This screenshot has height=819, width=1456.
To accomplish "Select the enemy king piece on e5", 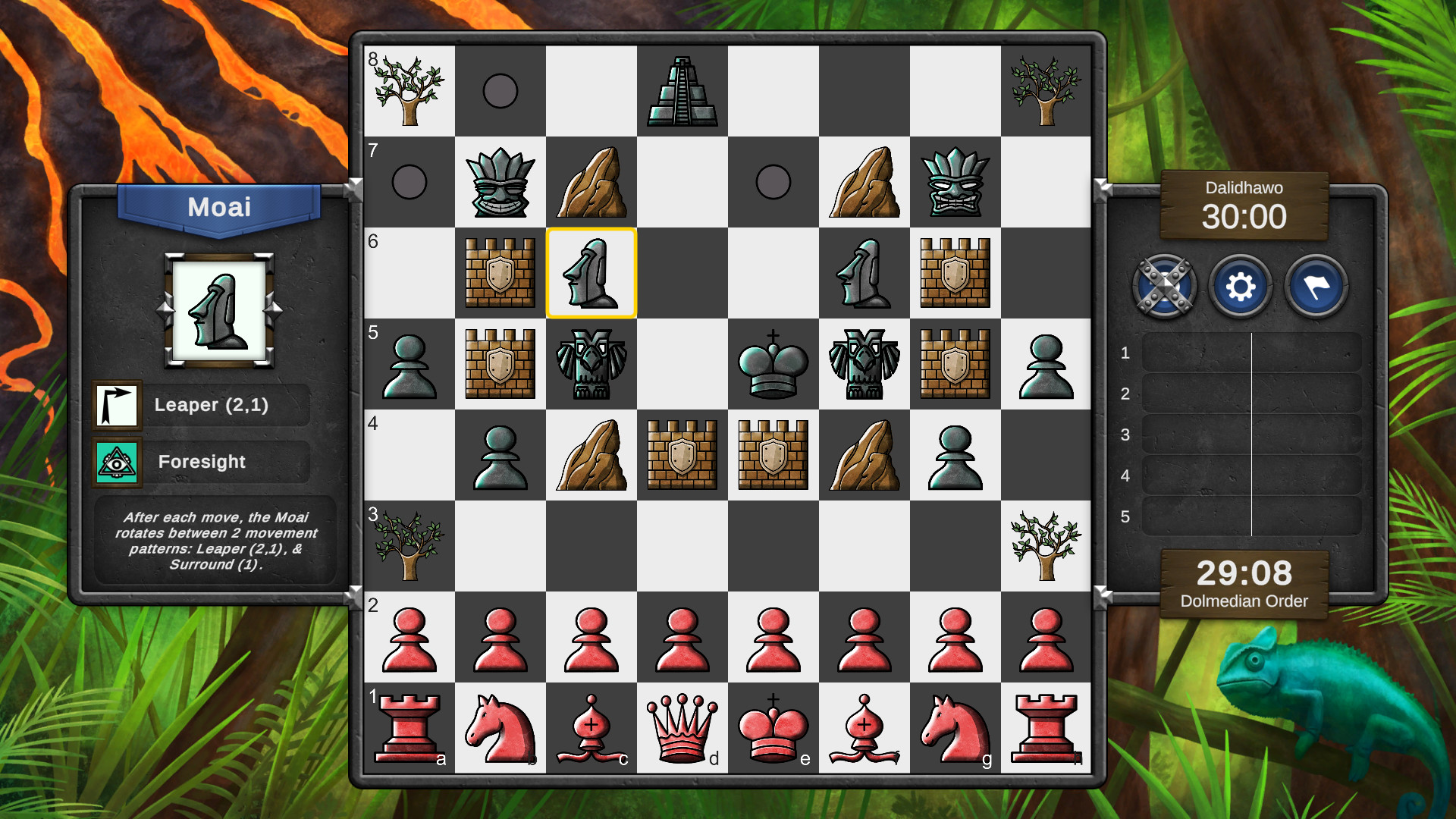I will click(x=773, y=366).
